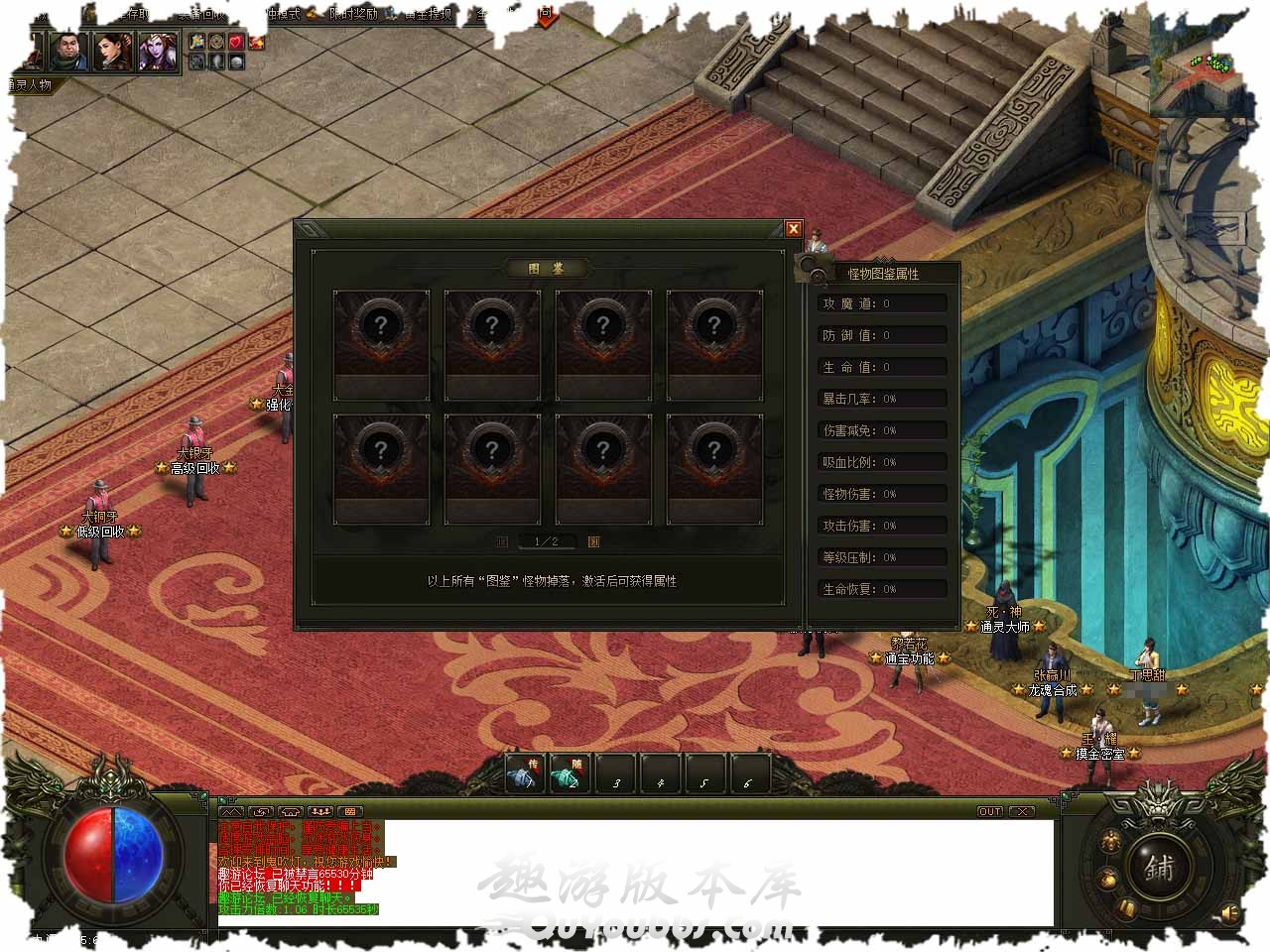Close the chat panel with X button
The width and height of the screenshot is (1270, 952).
1021,811
